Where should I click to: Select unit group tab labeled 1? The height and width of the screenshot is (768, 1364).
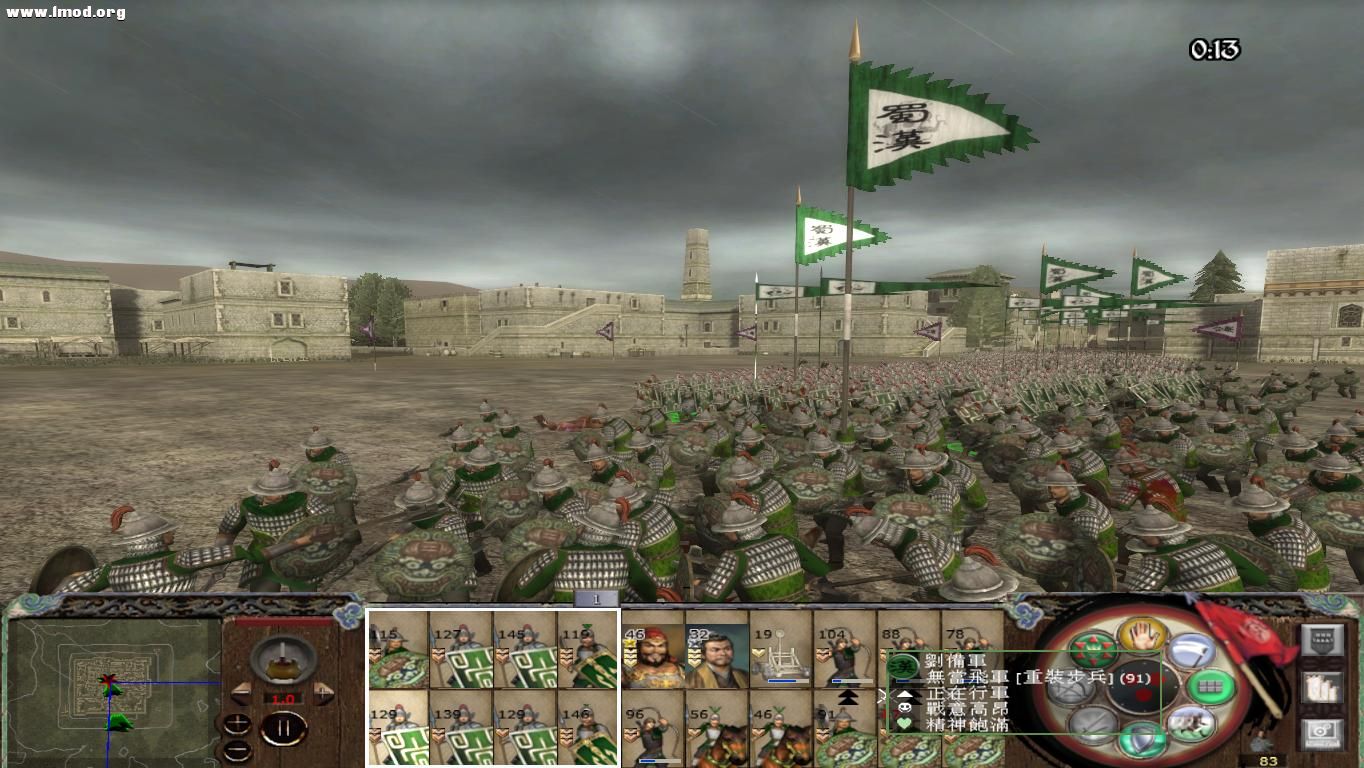click(595, 597)
